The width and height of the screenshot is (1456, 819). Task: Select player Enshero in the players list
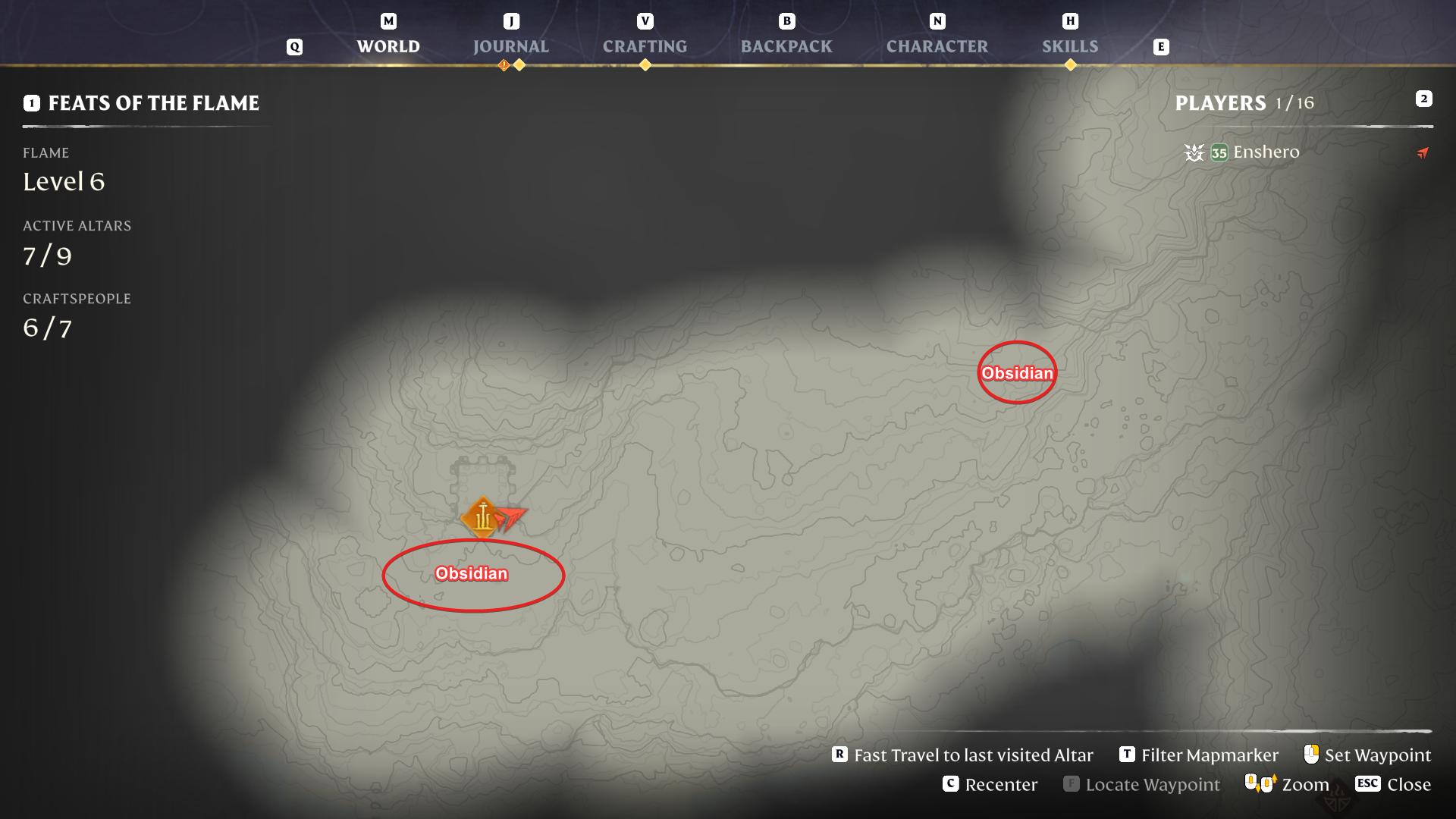pos(1266,152)
